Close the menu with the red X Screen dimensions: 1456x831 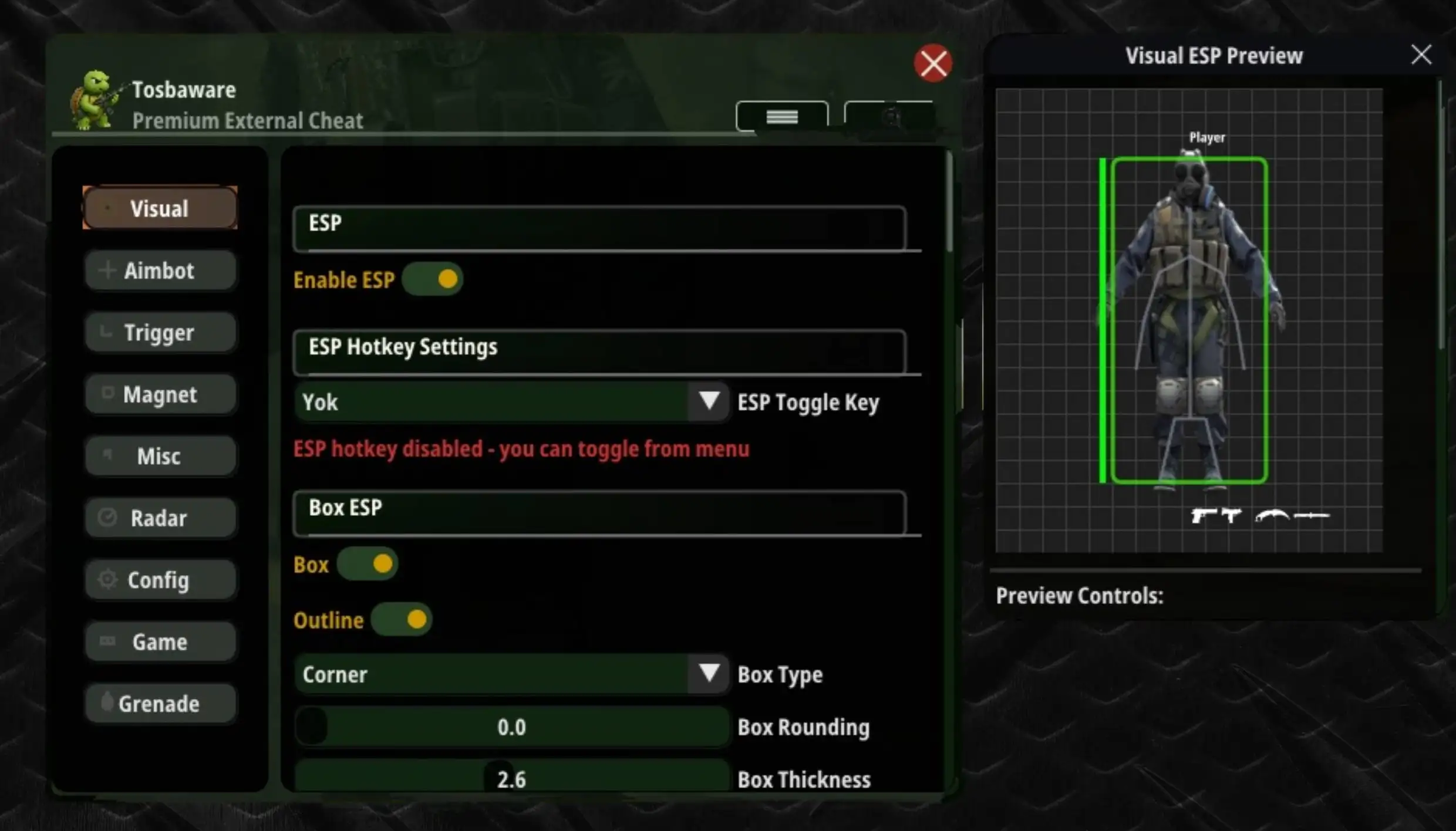(x=932, y=63)
